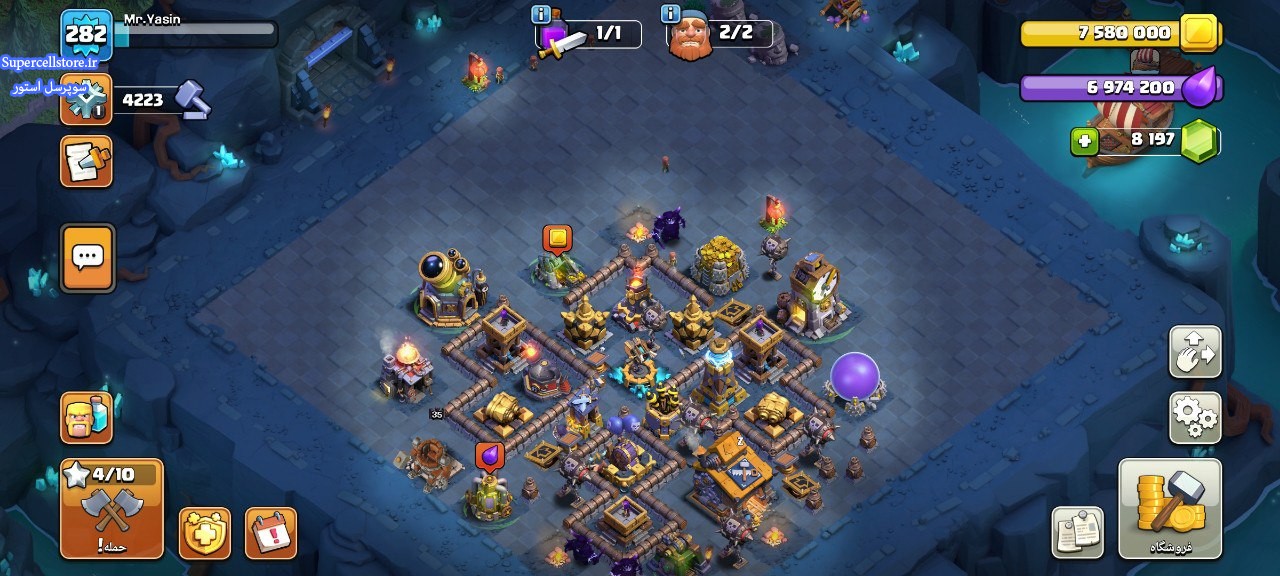Collect gold from the floating coin bubble
The image size is (1280, 576).
tap(557, 239)
